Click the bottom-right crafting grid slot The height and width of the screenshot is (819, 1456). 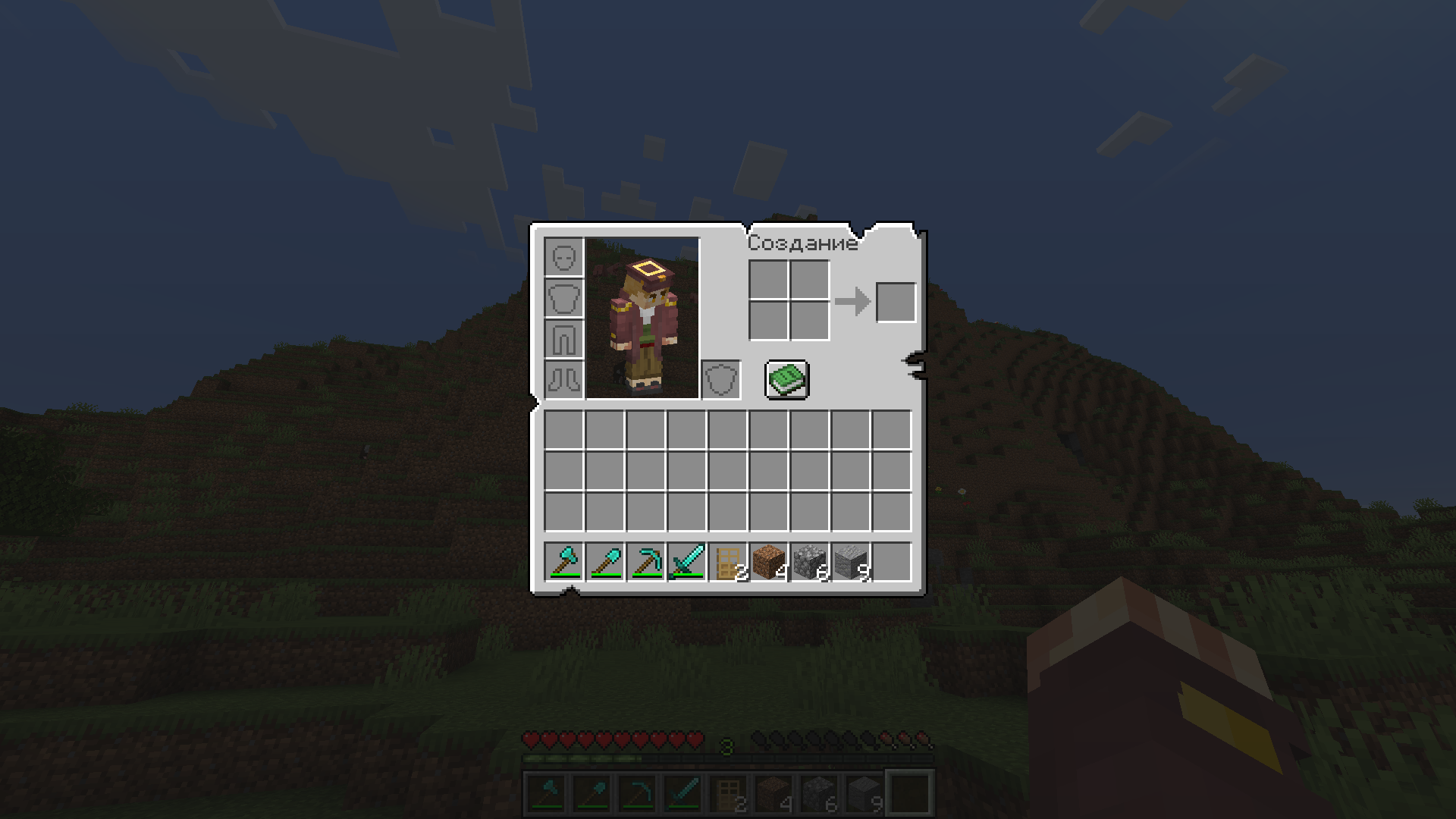click(x=810, y=321)
